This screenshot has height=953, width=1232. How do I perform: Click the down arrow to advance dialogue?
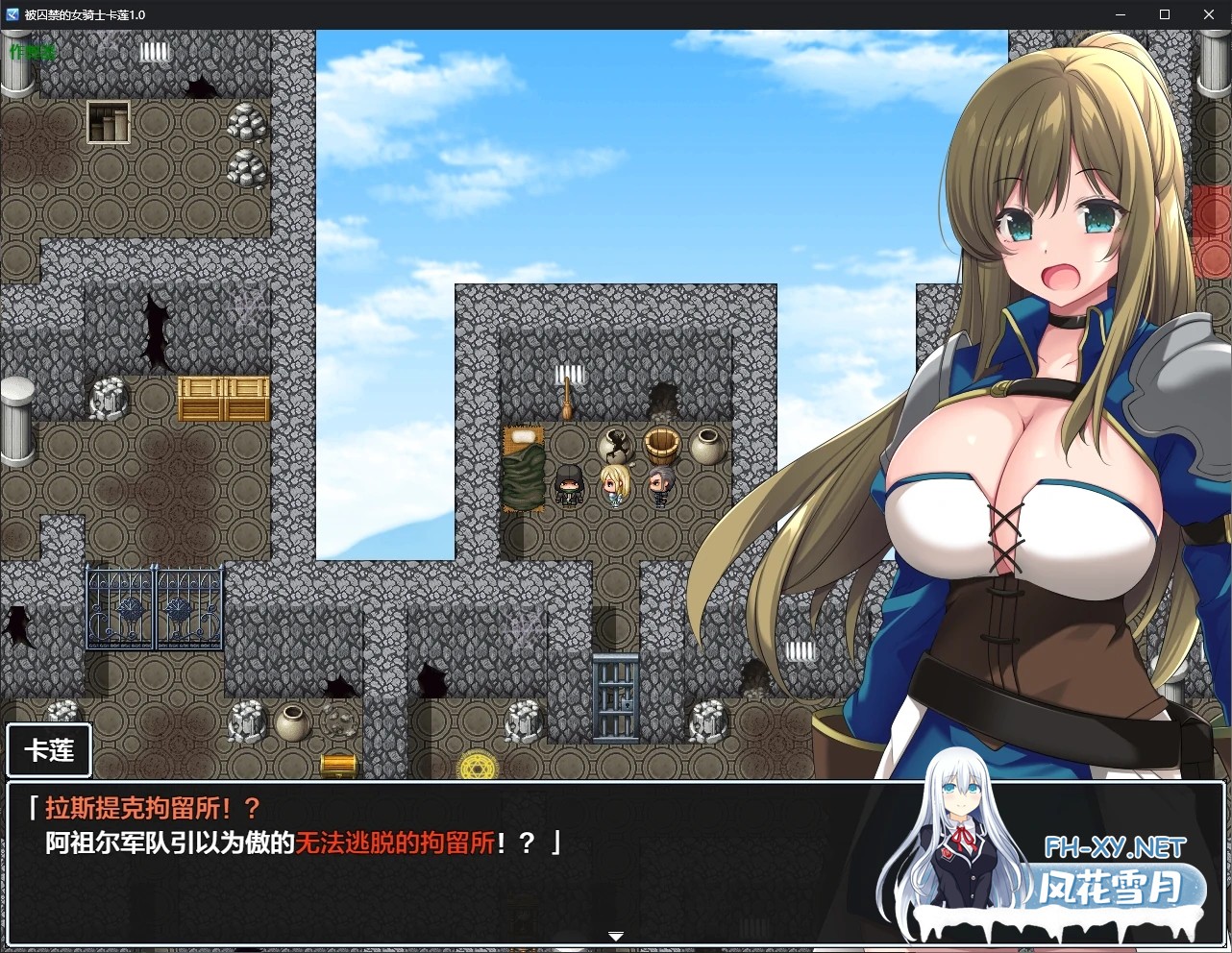pos(615,934)
